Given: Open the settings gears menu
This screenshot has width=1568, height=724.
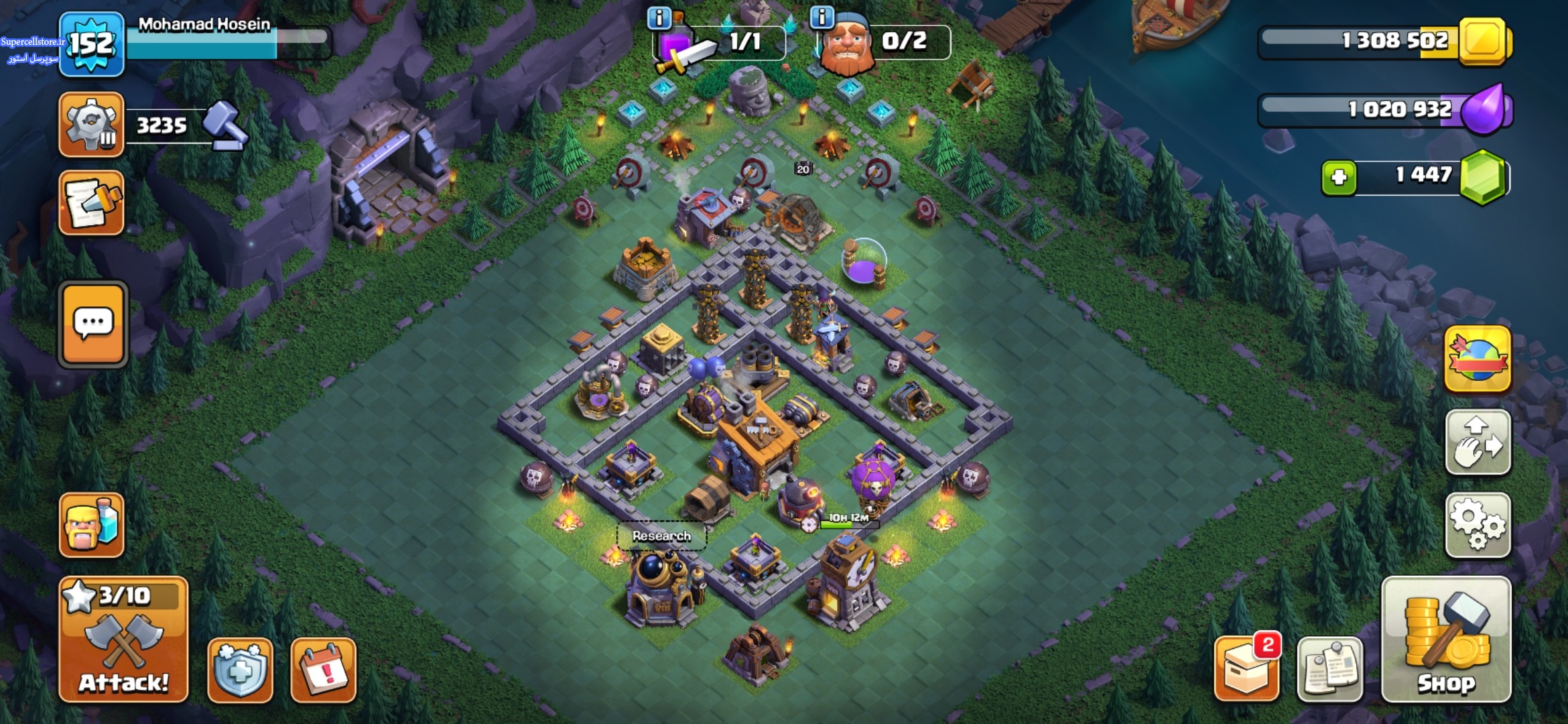Looking at the screenshot, I should pos(1478,526).
